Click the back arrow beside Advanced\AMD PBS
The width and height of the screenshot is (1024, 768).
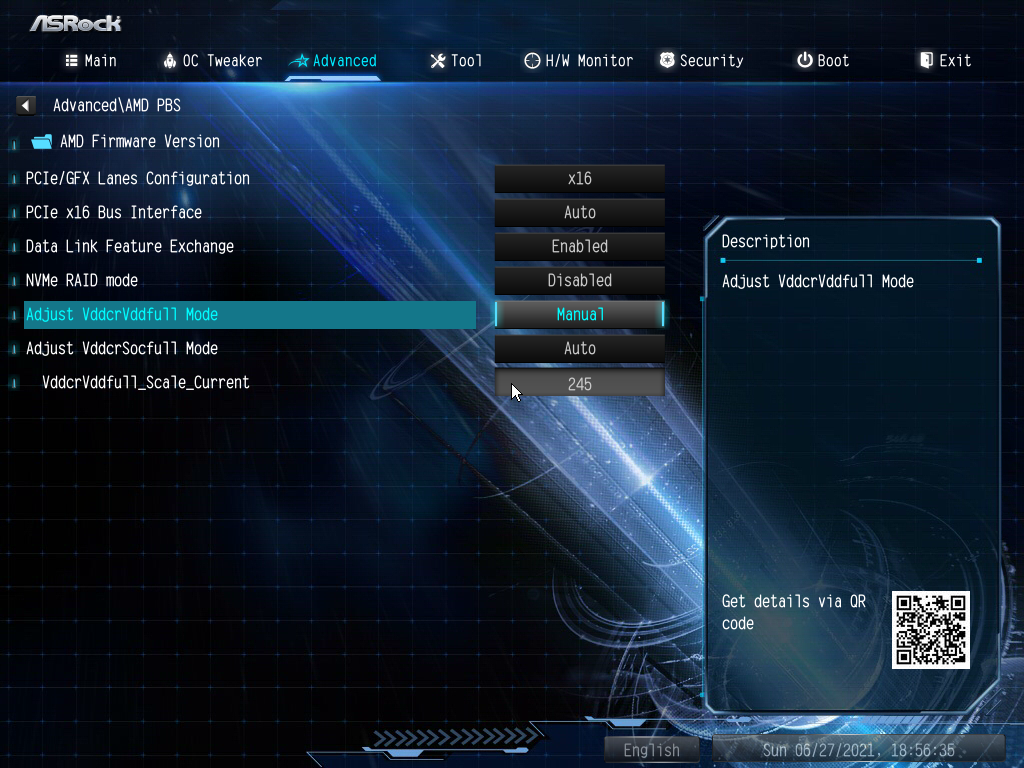[x=26, y=105]
